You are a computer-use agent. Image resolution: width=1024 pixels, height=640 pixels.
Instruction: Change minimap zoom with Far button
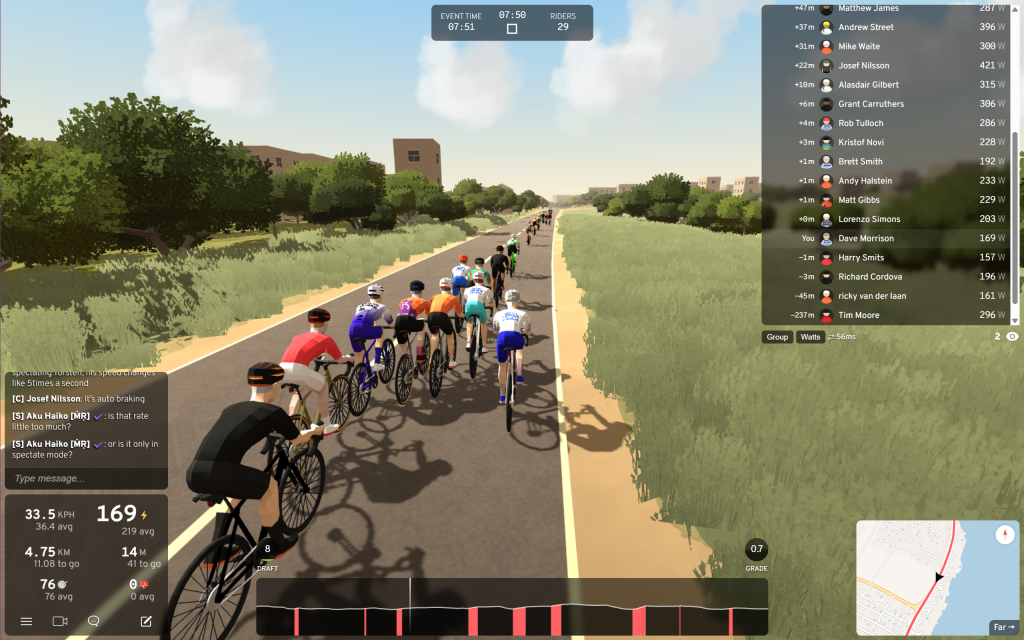pyautogui.click(x=1002, y=627)
